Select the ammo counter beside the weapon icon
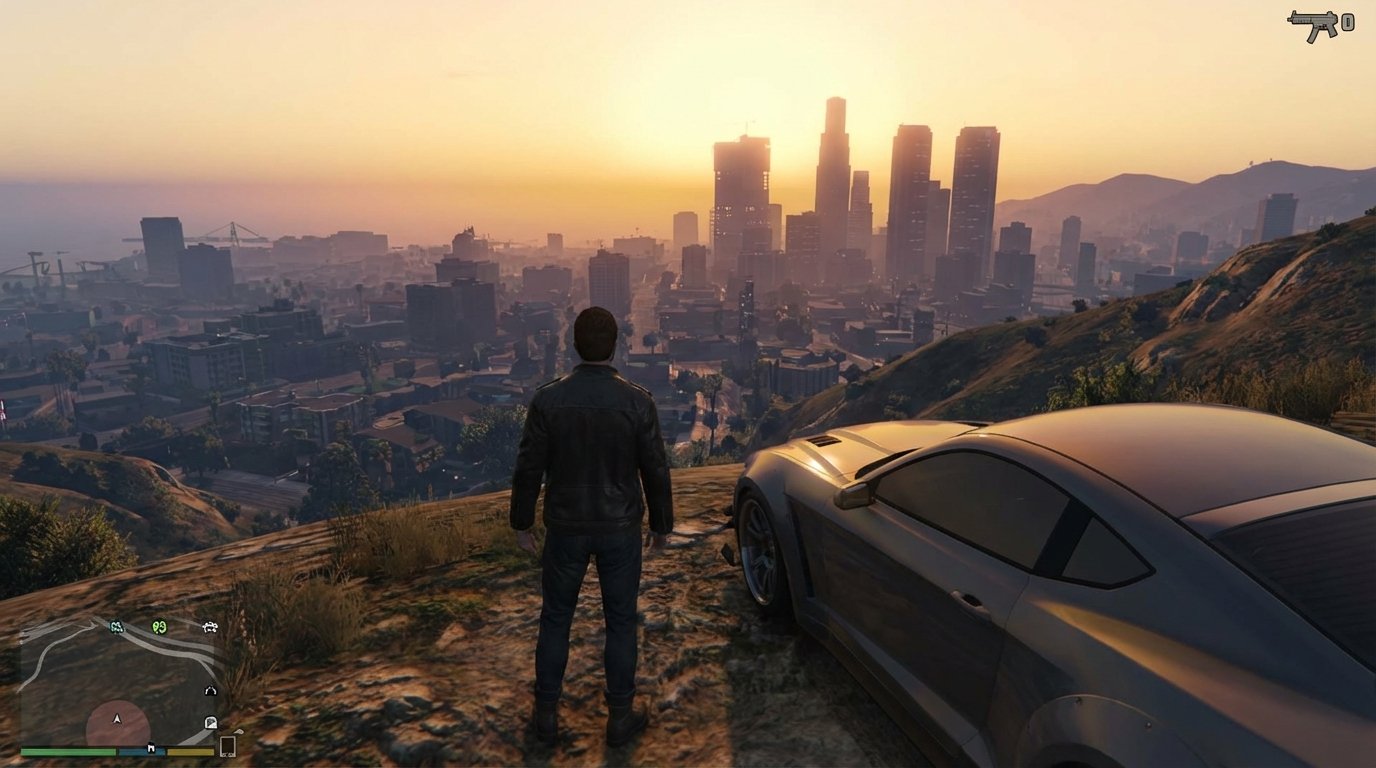Screen dimensions: 1376x768 coord(1347,22)
